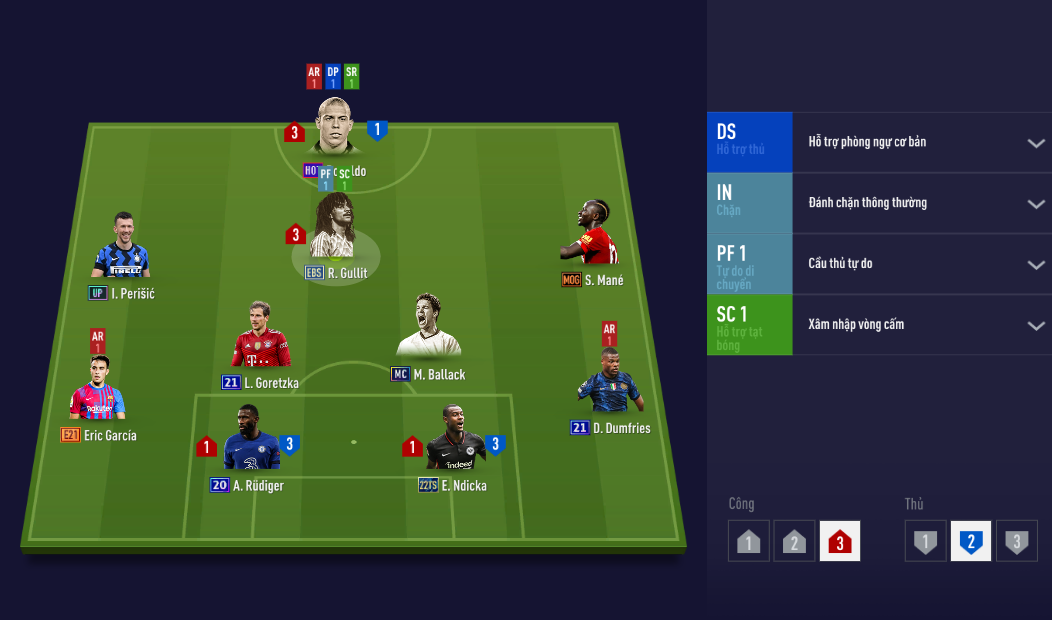Screen dimensions: 1052x620
Task: Select R. Gullit player card
Action: click(x=333, y=228)
